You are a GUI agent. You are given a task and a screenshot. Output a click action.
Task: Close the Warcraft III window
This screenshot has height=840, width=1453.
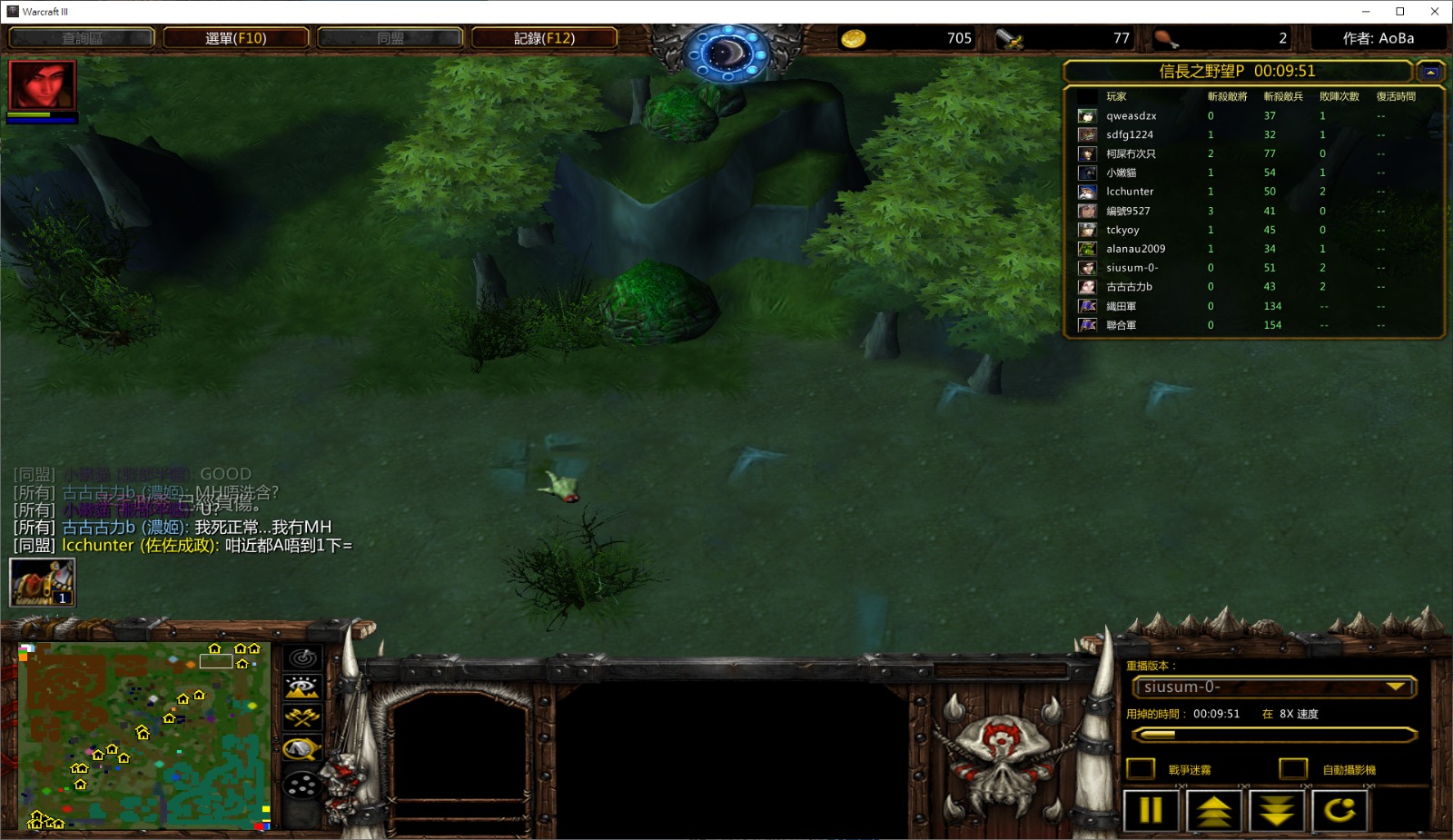tap(1435, 12)
